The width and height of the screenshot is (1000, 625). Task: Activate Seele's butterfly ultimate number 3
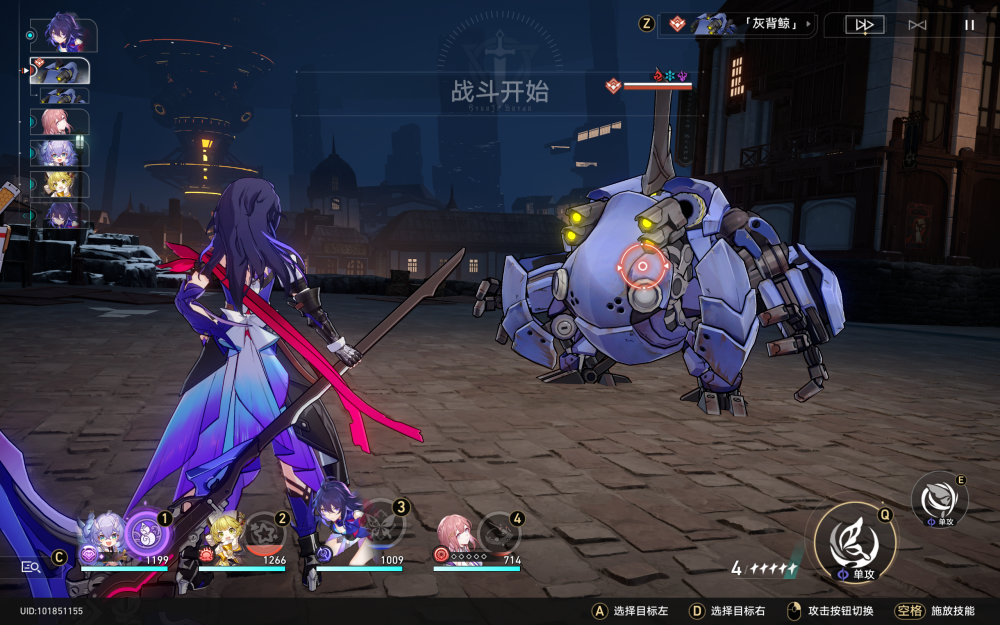pyautogui.click(x=381, y=523)
